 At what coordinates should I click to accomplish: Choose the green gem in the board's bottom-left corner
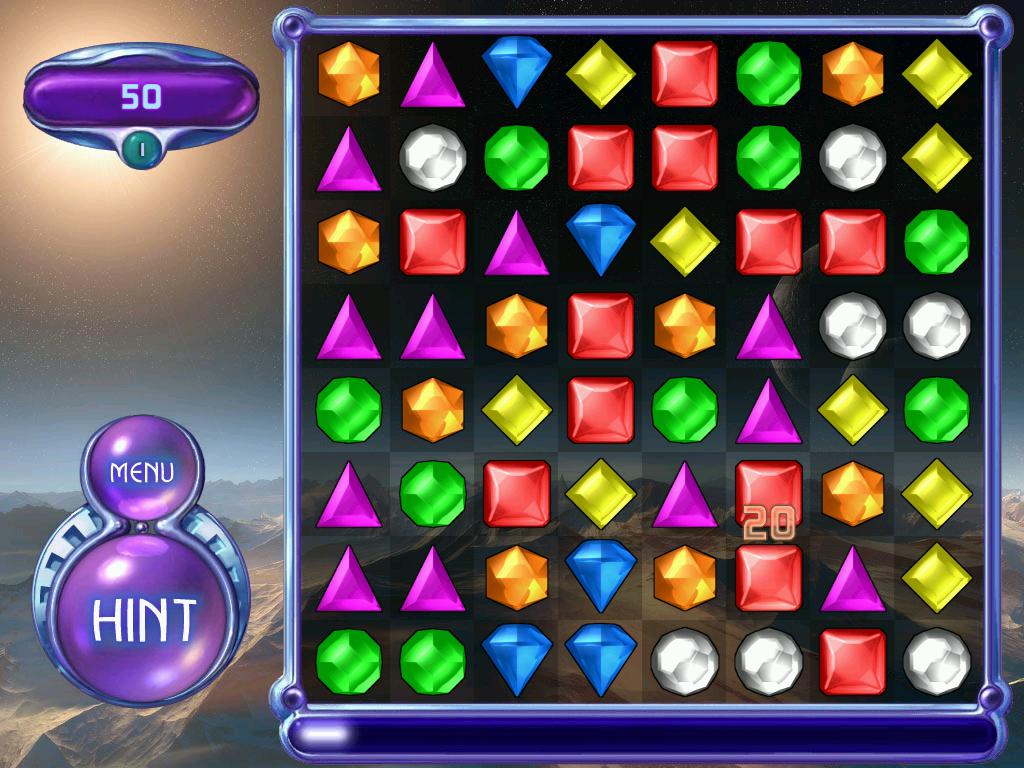click(x=349, y=661)
